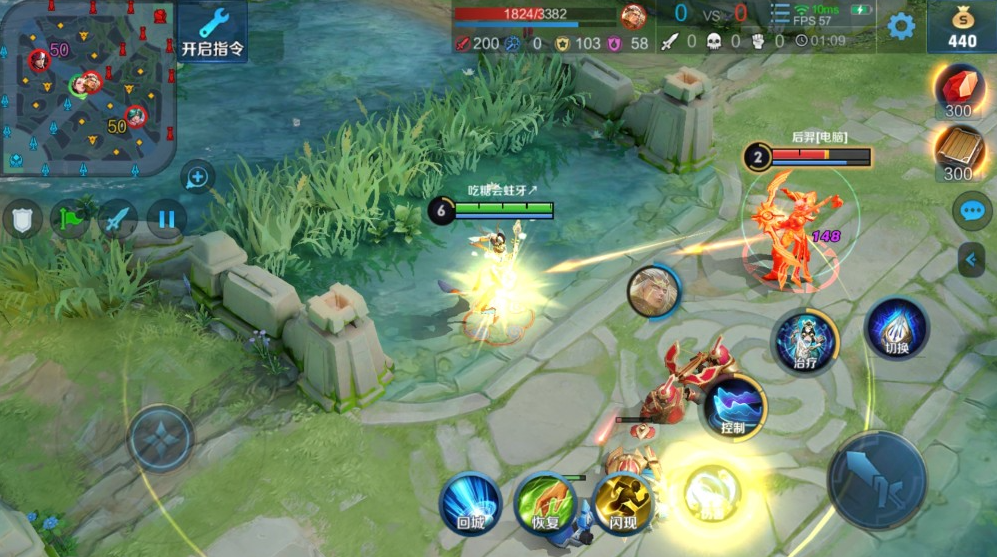Open the chat bubble button
The width and height of the screenshot is (997, 557).
(972, 211)
